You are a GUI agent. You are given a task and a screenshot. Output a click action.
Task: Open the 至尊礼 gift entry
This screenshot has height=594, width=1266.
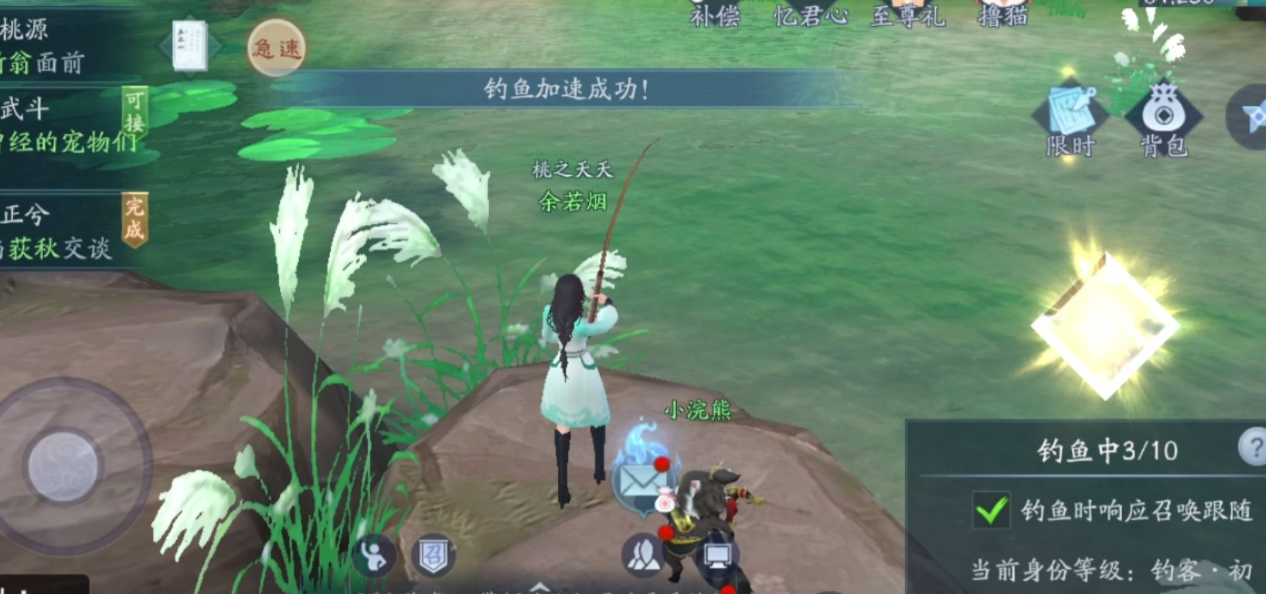point(907,14)
